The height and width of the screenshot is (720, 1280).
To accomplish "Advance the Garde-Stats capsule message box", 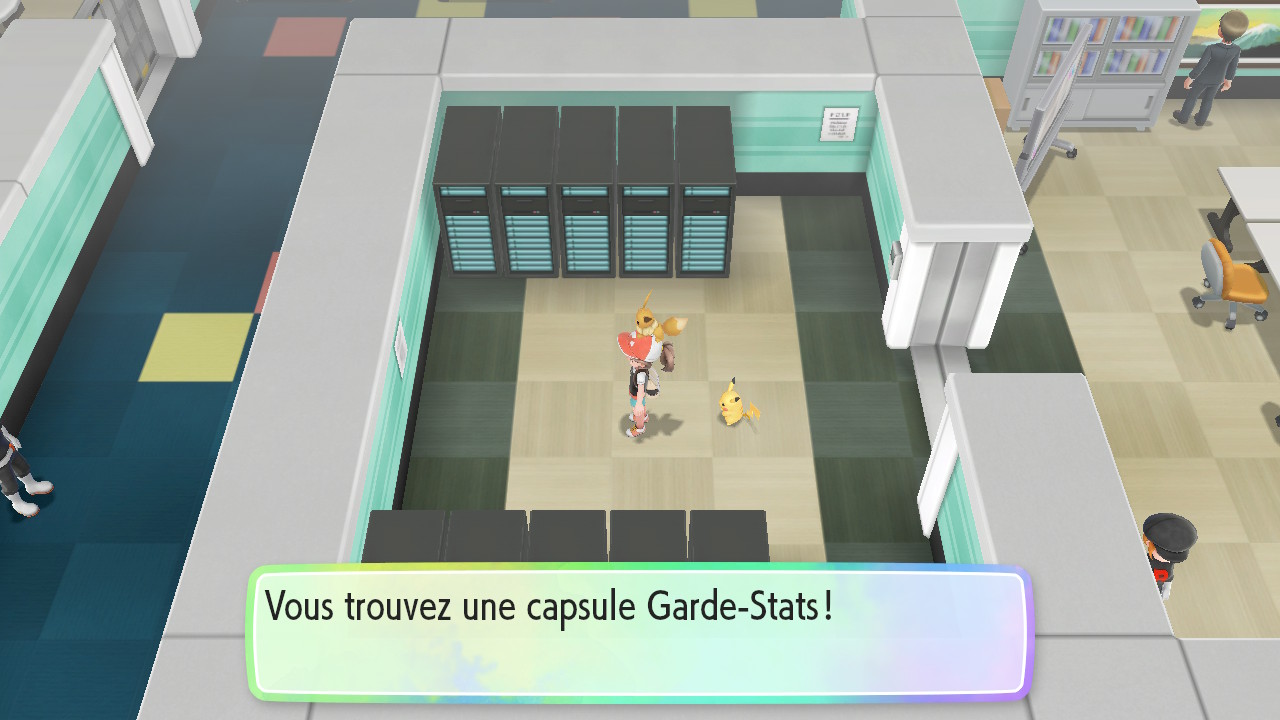I will tap(640, 632).
